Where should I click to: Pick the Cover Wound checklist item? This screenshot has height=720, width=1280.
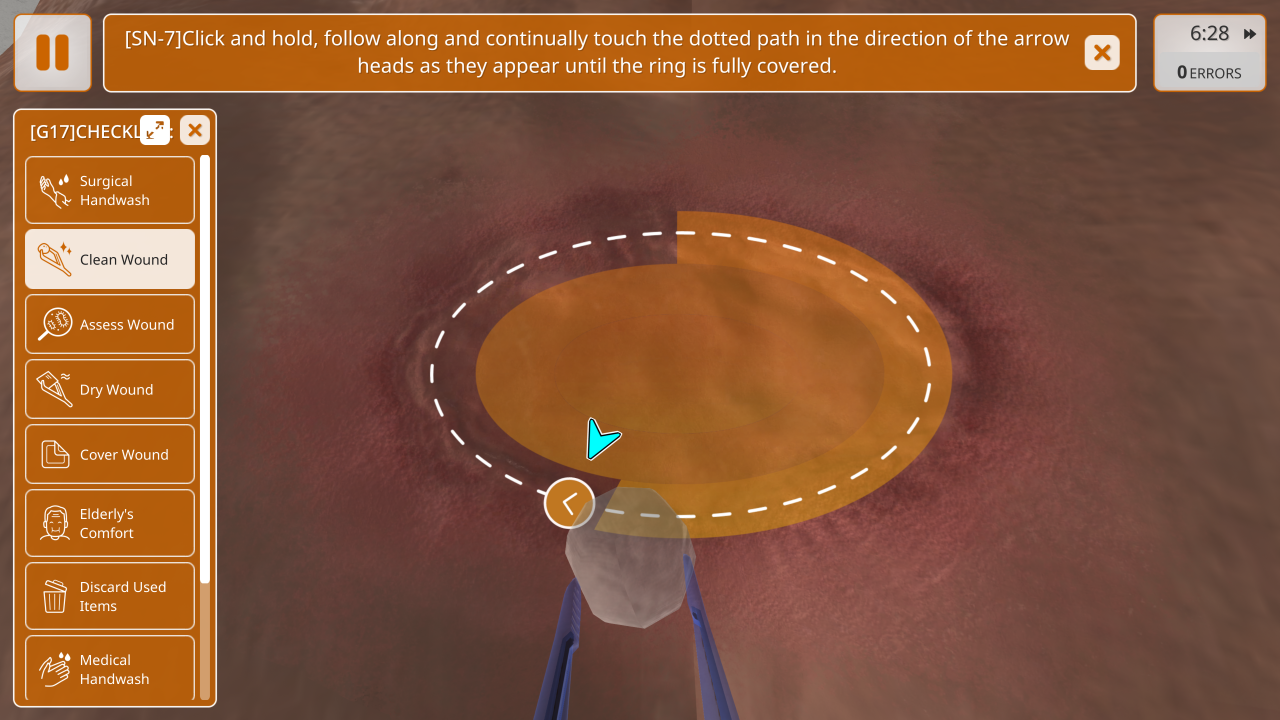pyautogui.click(x=110, y=455)
